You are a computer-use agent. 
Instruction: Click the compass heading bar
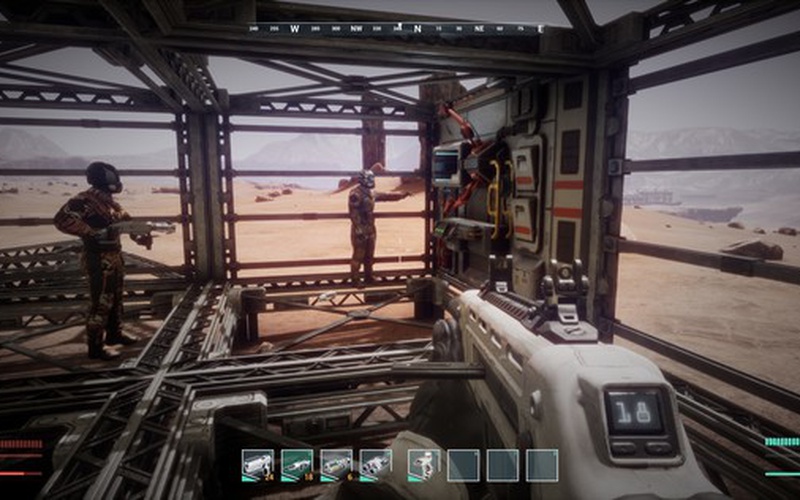[398, 29]
